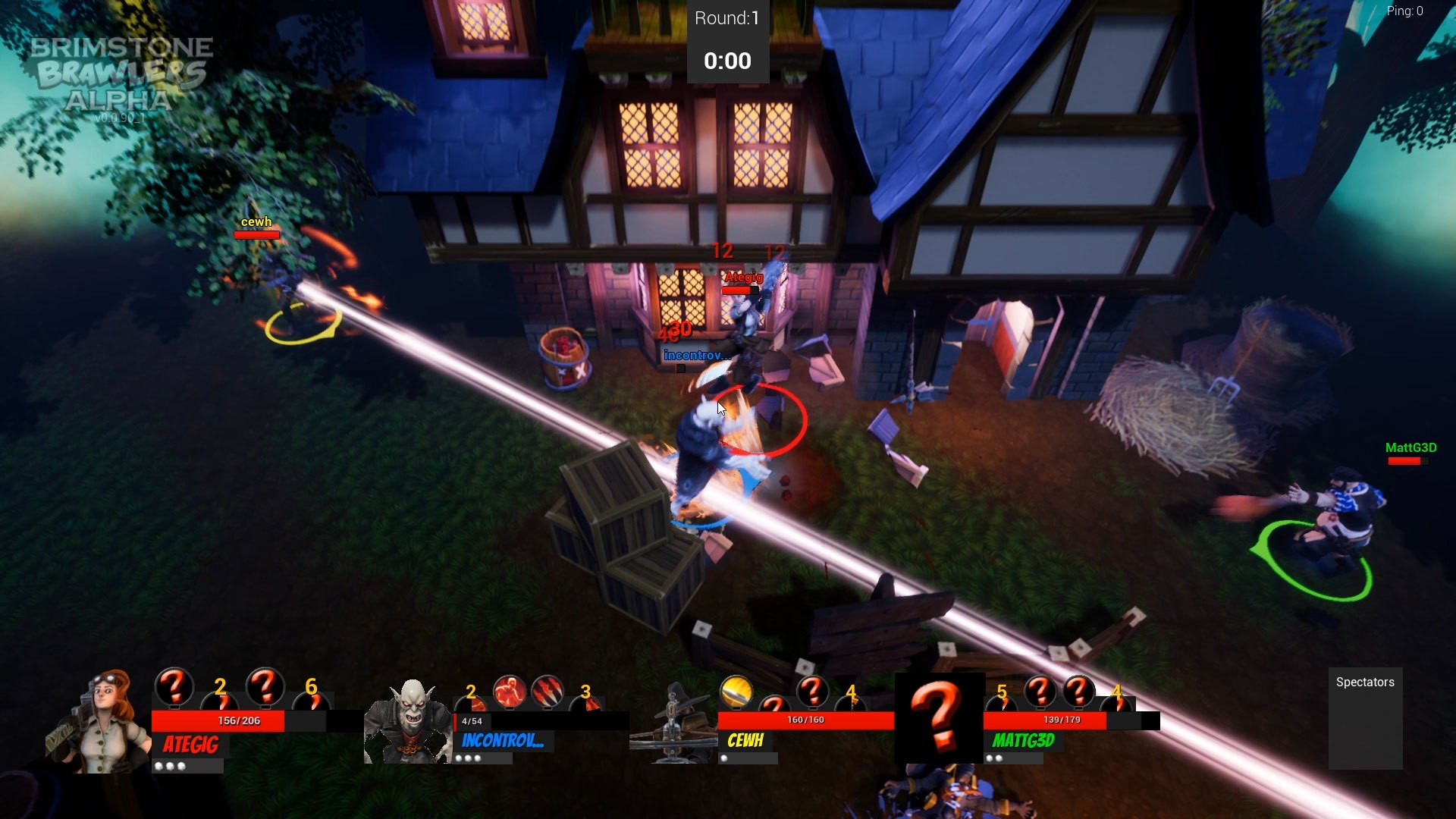Click the green MATTG3D name label

(x=1023, y=741)
